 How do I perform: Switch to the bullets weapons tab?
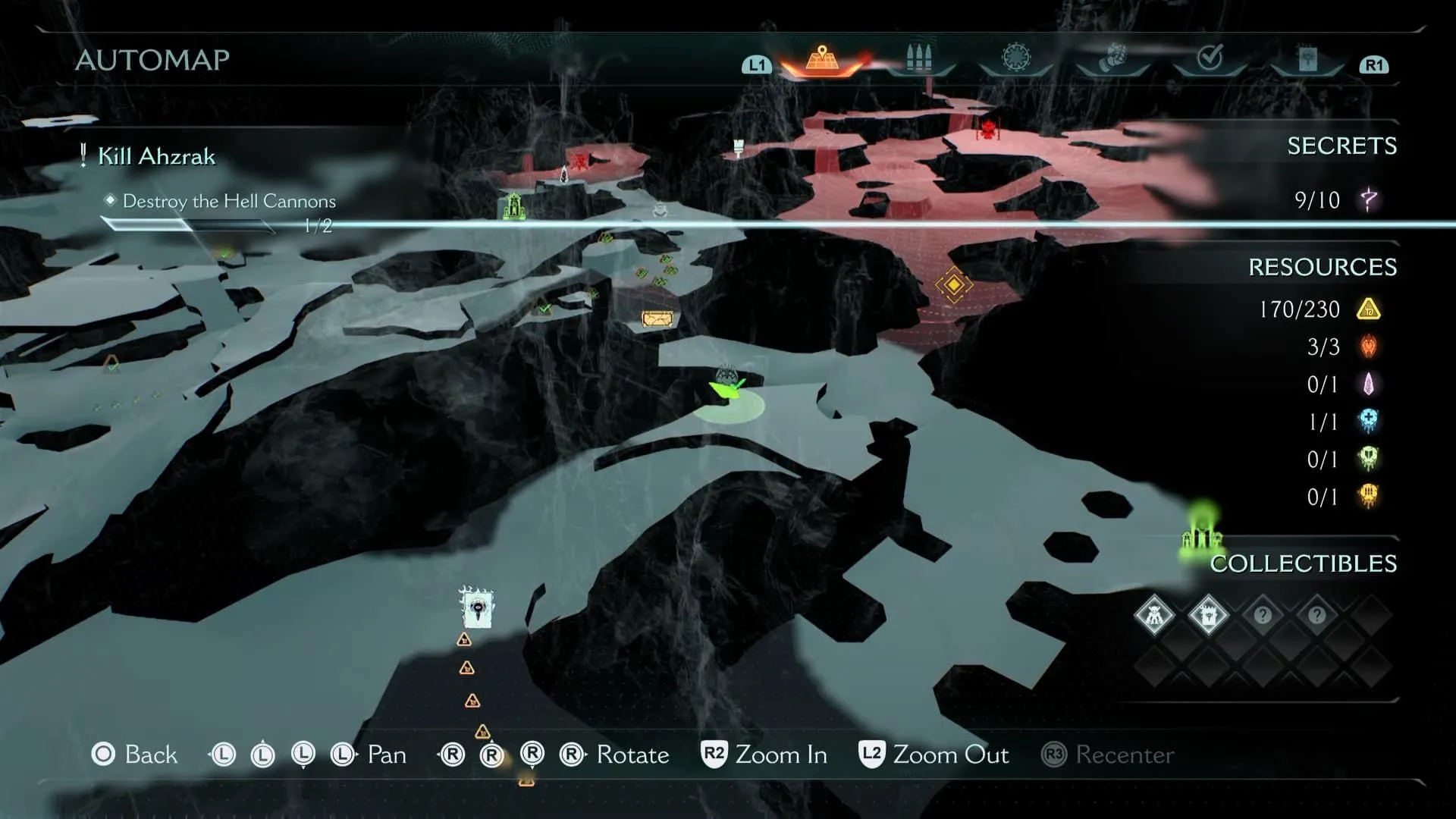point(918,59)
